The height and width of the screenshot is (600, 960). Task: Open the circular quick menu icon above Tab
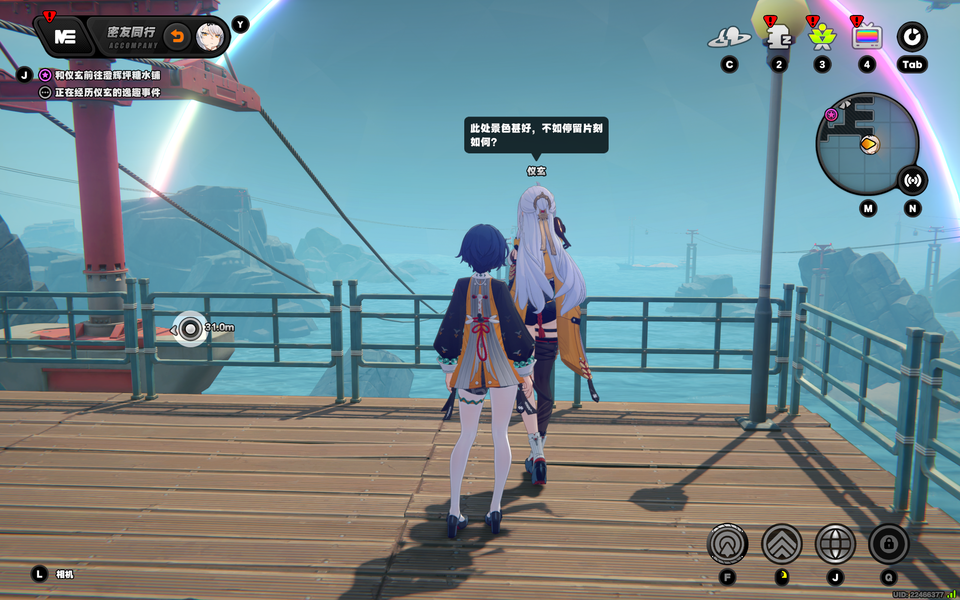pyautogui.click(x=911, y=37)
